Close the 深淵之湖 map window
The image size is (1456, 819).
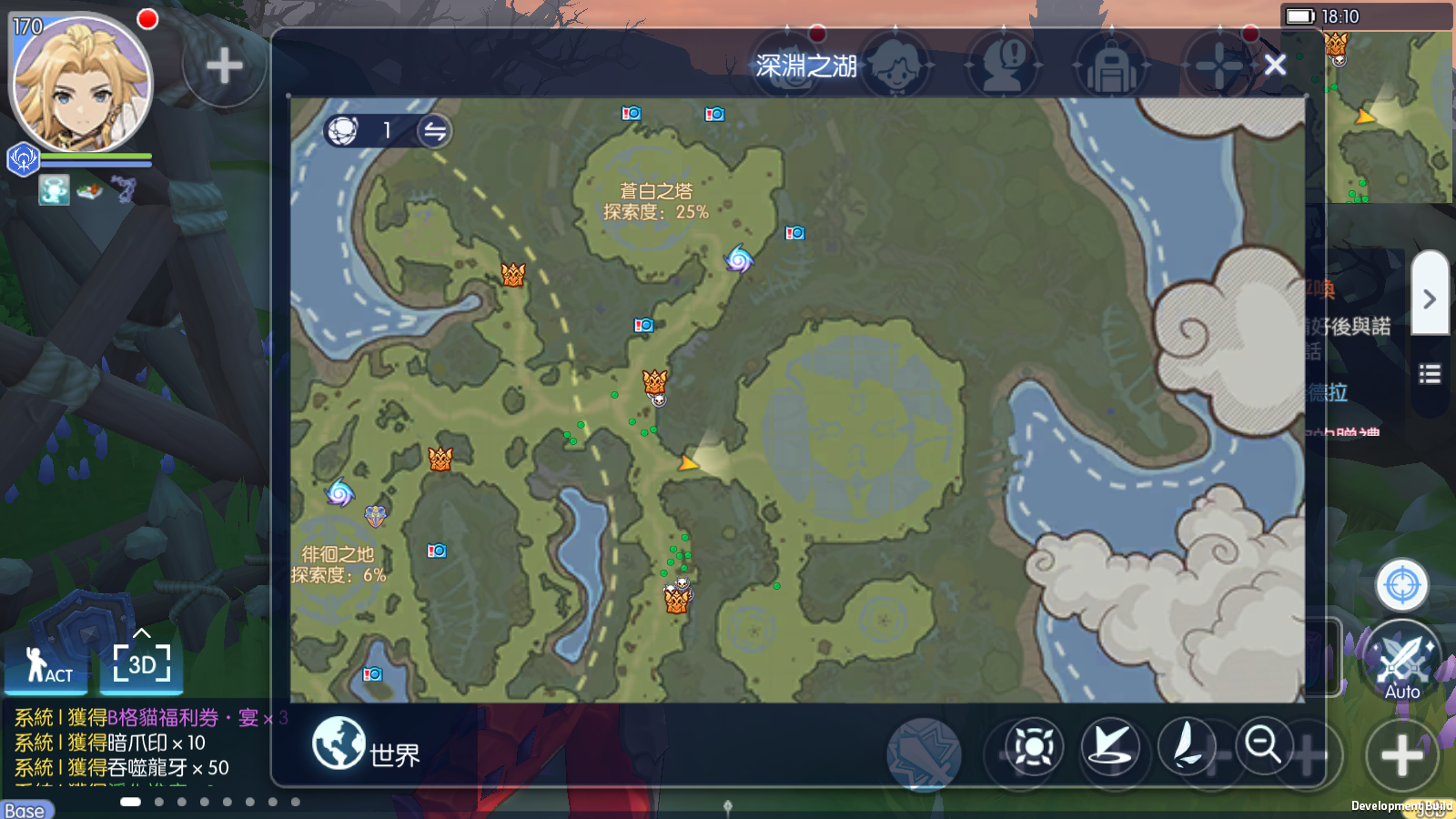click(1275, 65)
